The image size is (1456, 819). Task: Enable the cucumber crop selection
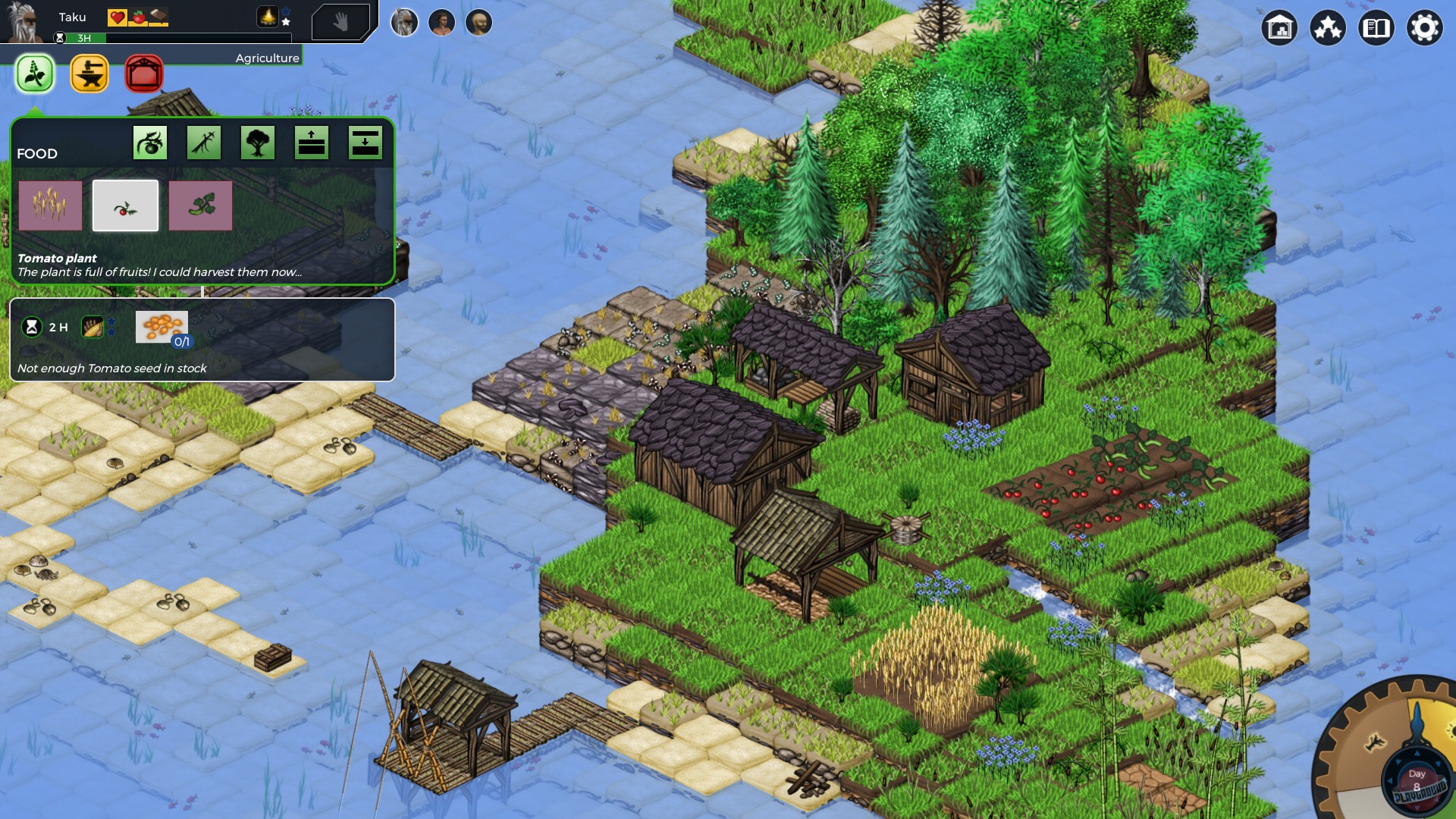point(202,205)
